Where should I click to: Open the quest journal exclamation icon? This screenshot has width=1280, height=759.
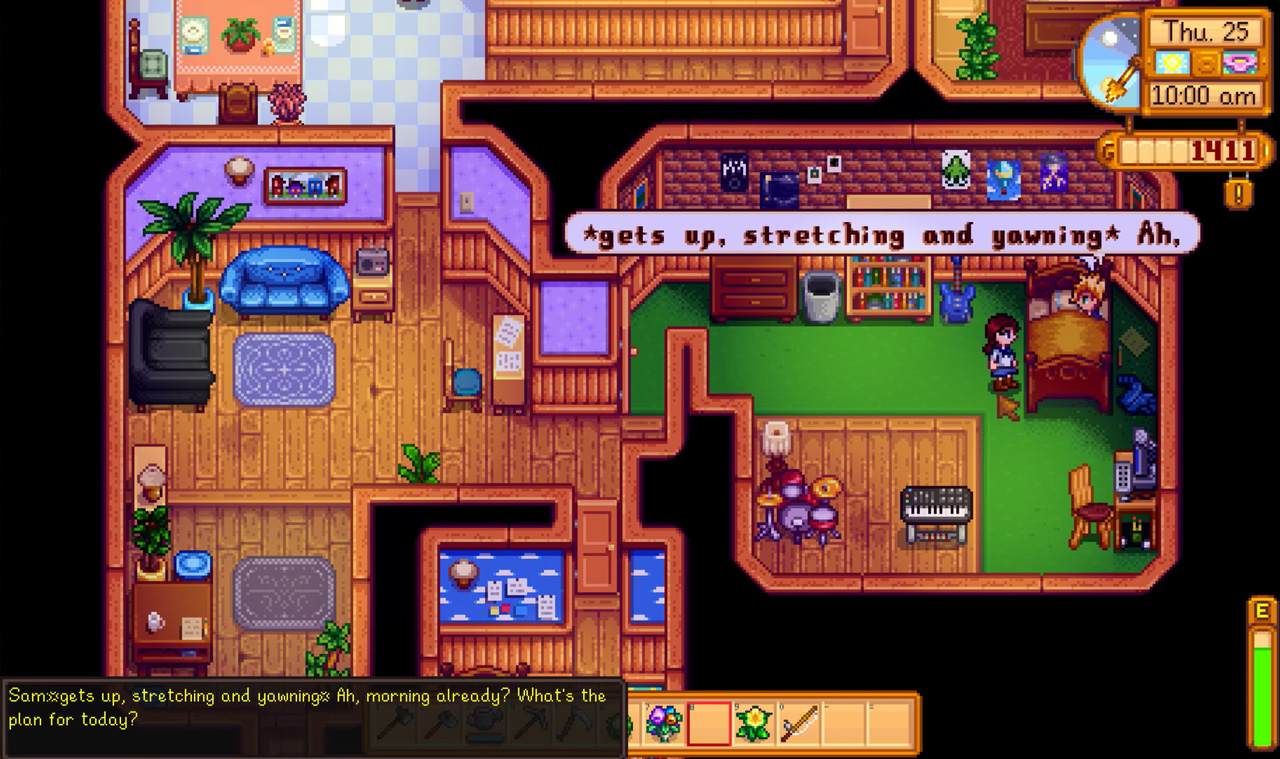click(x=1238, y=191)
